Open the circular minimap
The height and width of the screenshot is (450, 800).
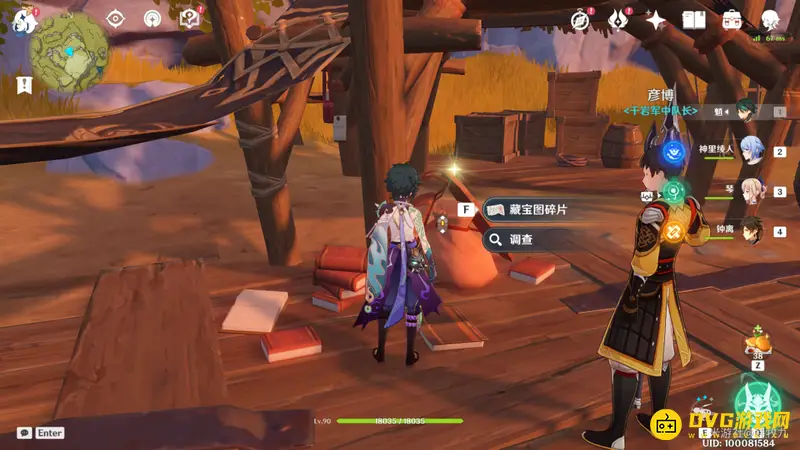[69, 51]
